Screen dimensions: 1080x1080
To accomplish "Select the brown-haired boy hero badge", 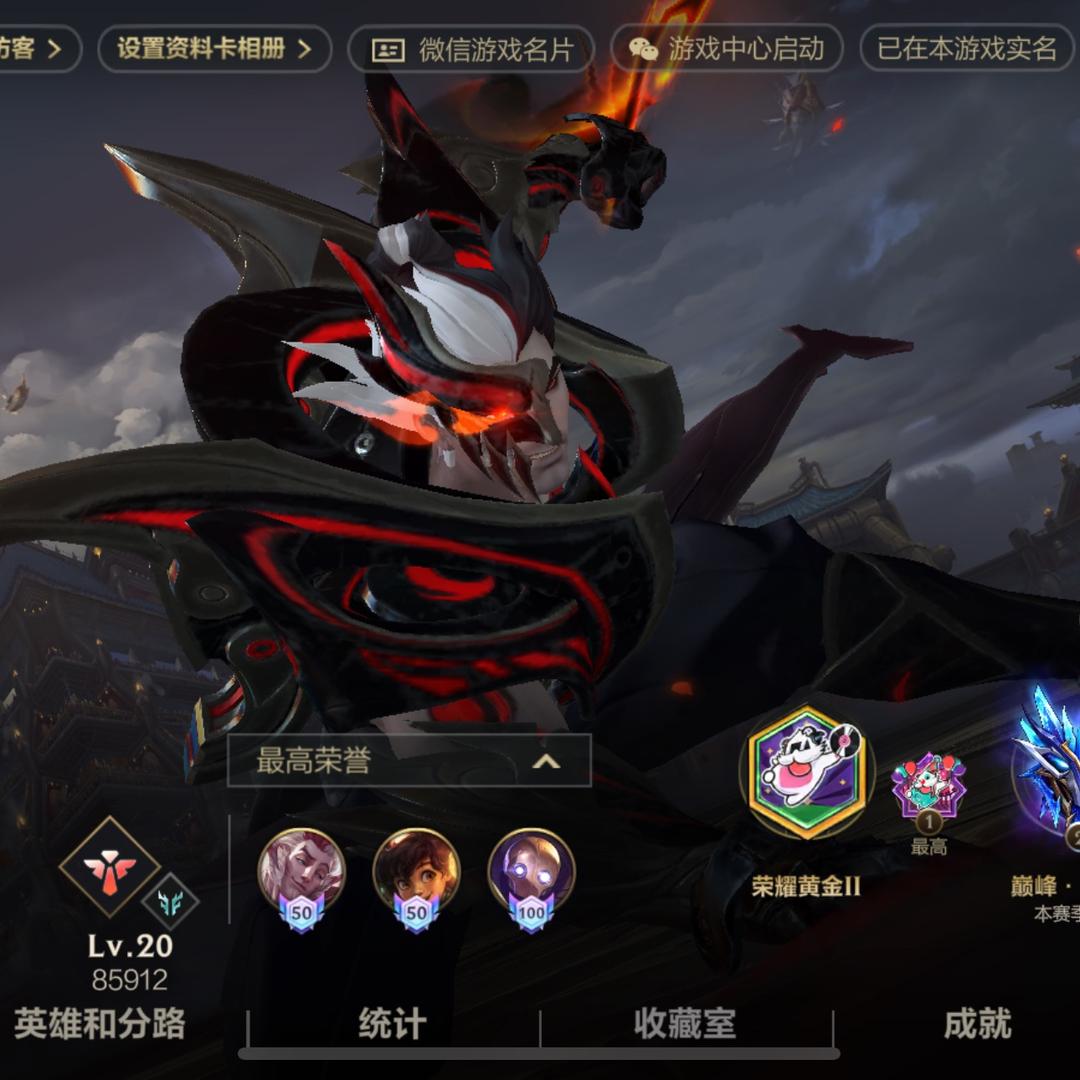I will (416, 872).
